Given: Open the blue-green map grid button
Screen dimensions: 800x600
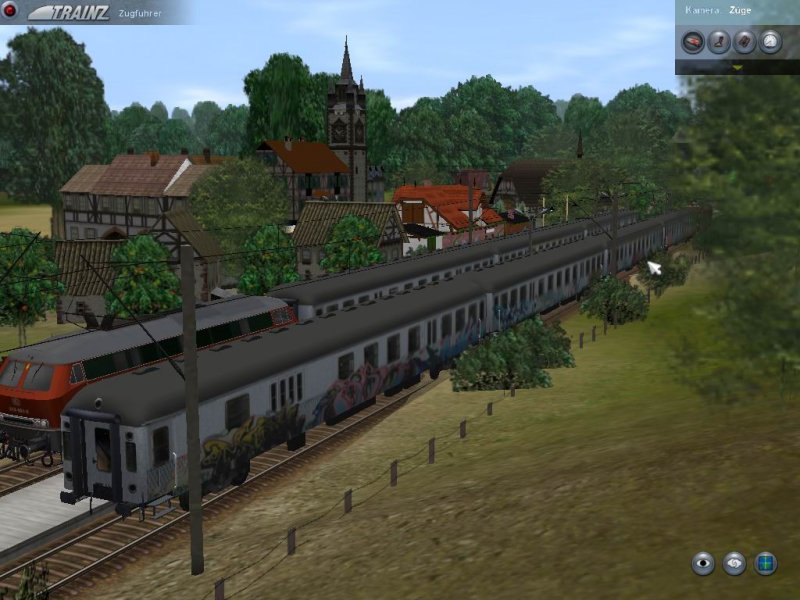Looking at the screenshot, I should click(766, 563).
